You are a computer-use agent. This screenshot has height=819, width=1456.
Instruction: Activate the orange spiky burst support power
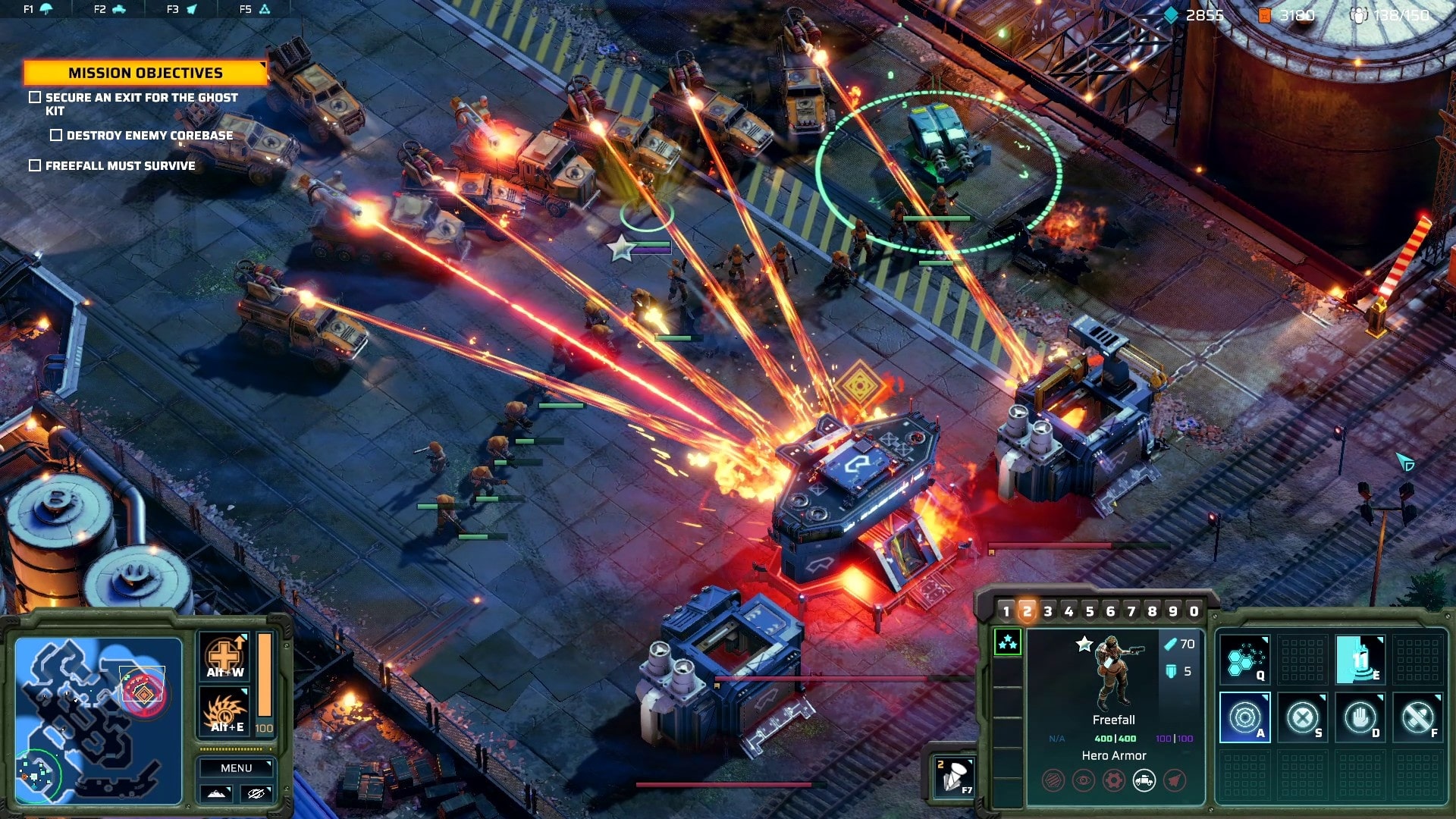coord(225,712)
